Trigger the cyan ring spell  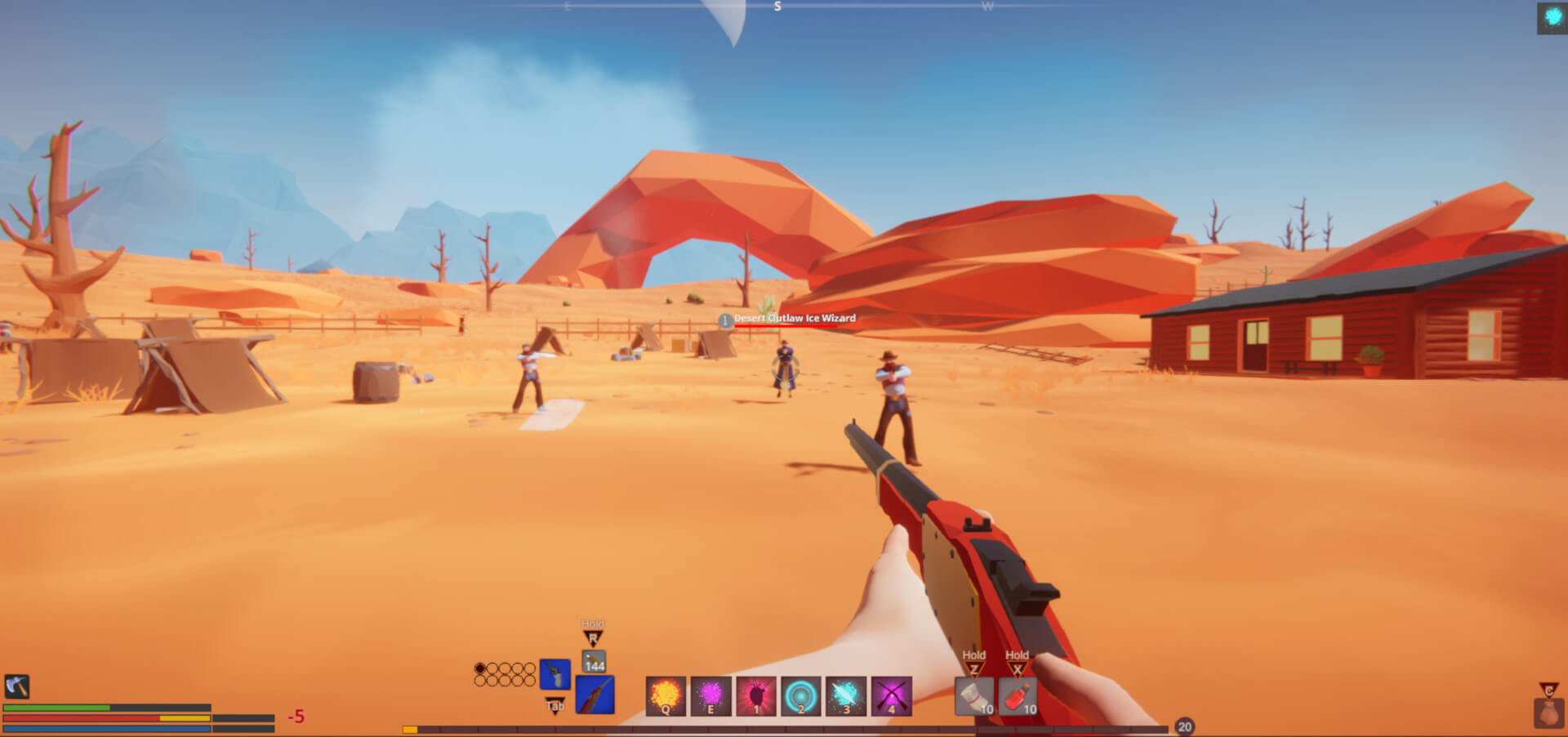point(801,696)
